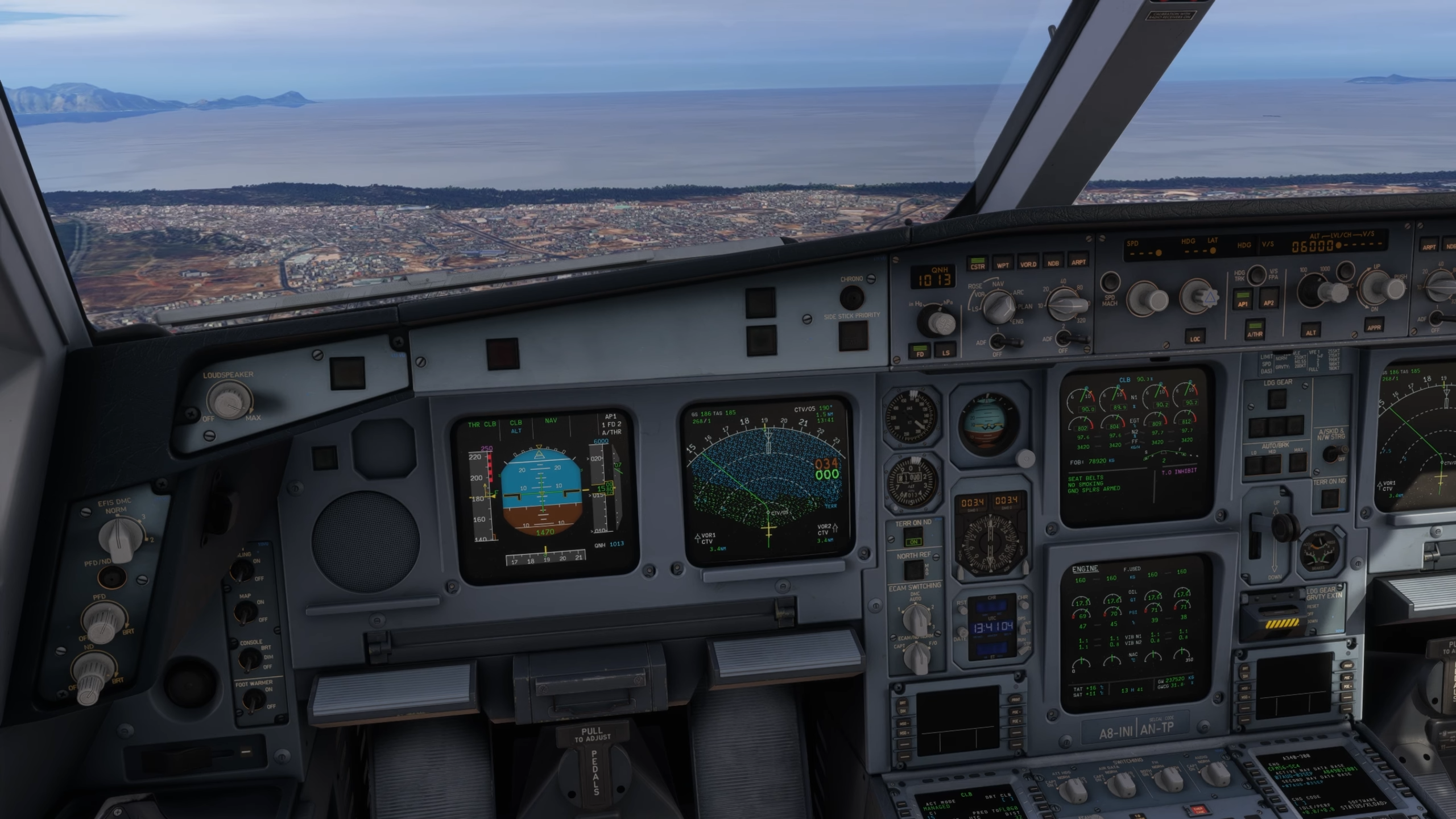Enable the captain's LS button beside FD
1456x819 pixels.
[x=945, y=350]
